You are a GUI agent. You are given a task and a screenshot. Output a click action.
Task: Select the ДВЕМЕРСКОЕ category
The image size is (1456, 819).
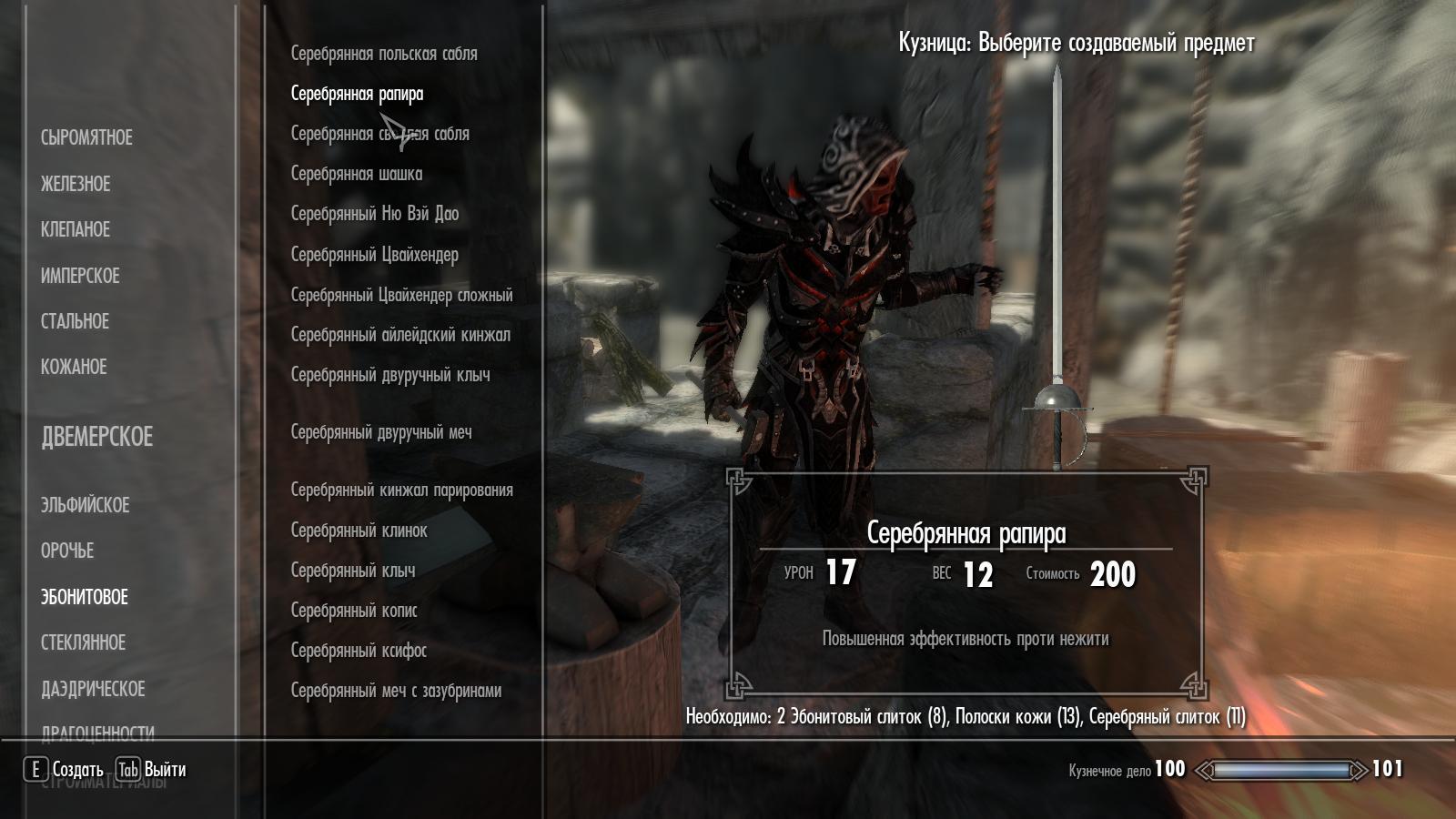(96, 437)
